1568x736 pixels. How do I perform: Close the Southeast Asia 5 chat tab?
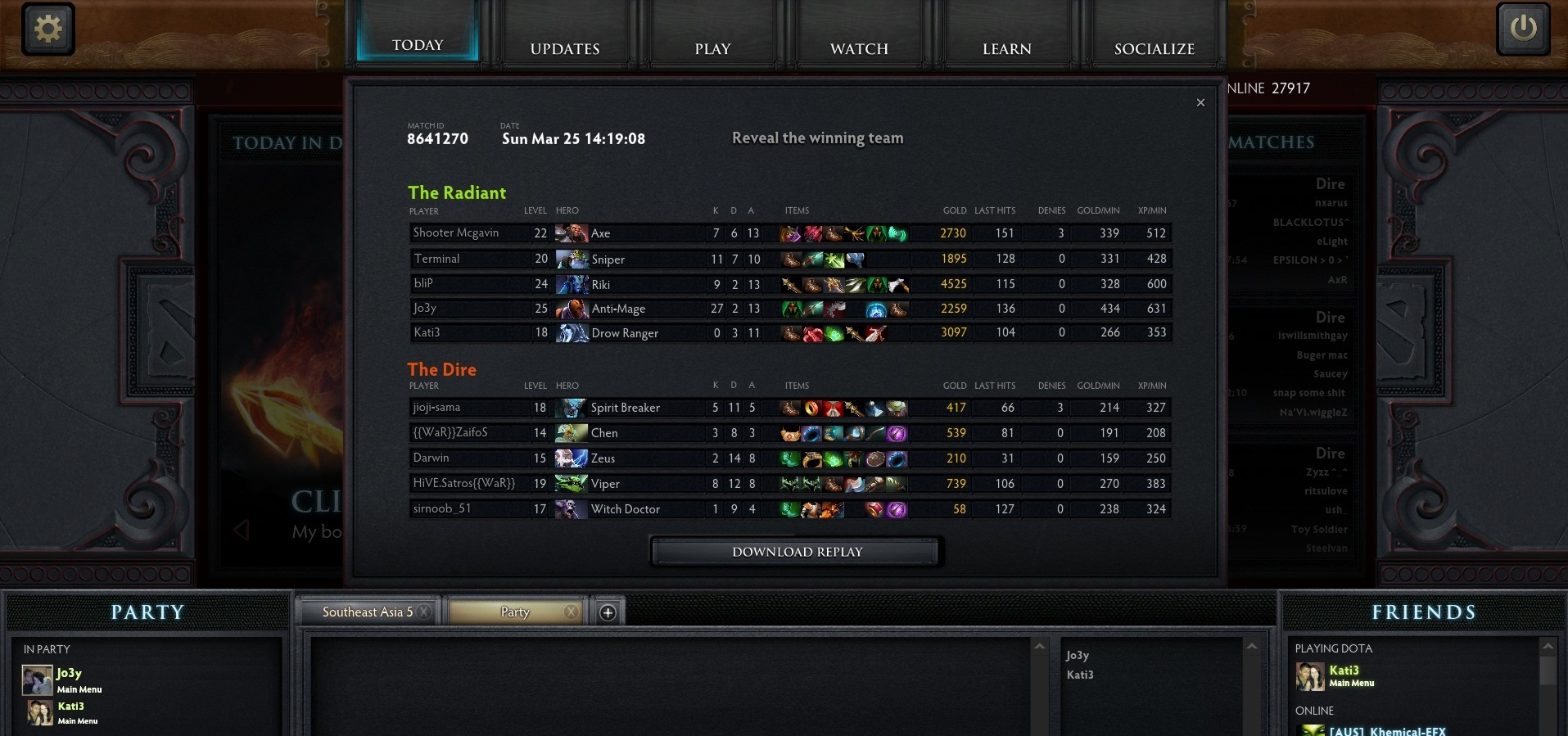423,612
